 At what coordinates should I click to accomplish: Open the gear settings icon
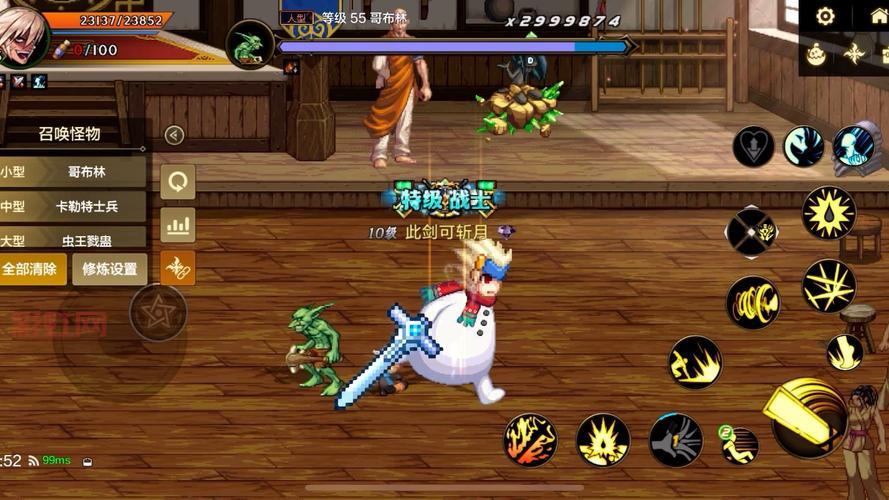(825, 16)
